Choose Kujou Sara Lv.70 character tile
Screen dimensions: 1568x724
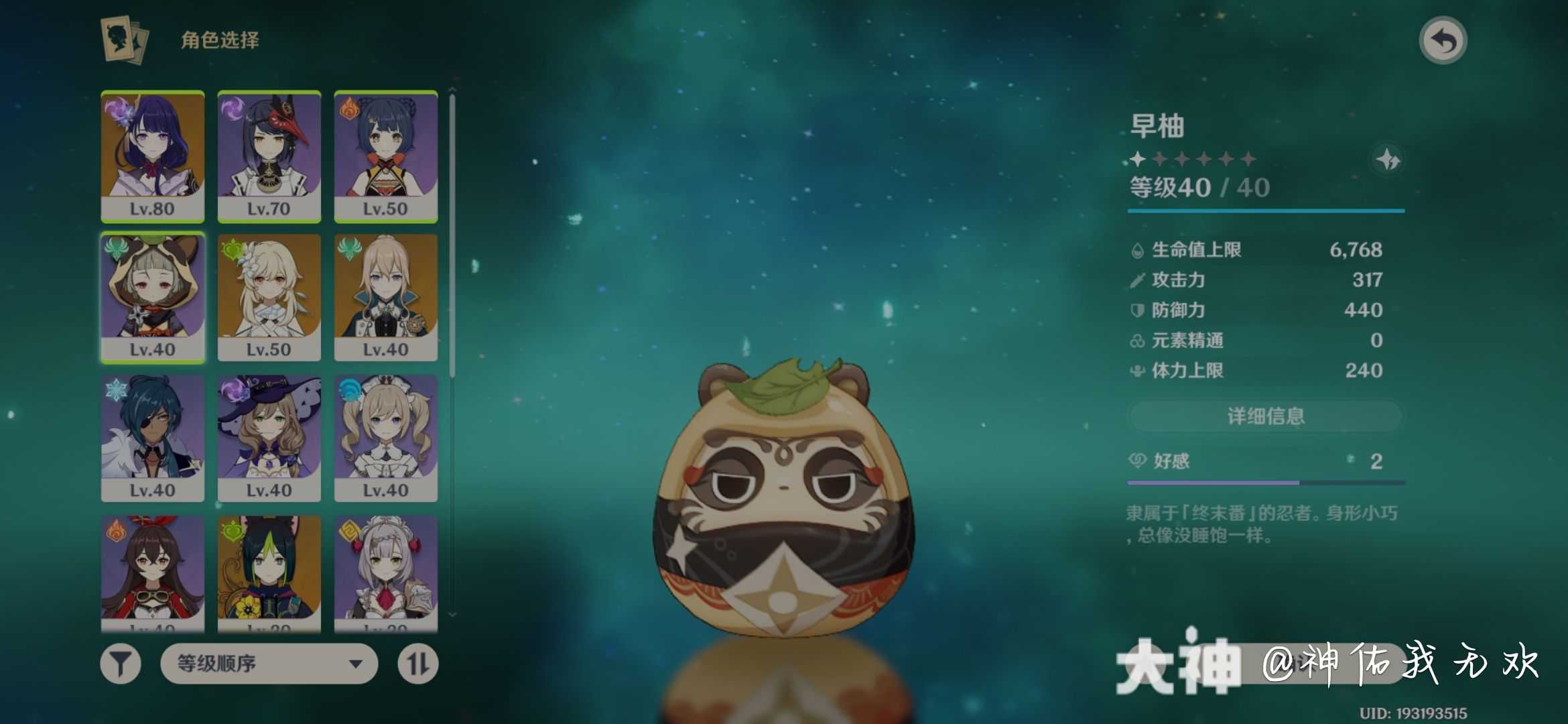click(x=269, y=156)
